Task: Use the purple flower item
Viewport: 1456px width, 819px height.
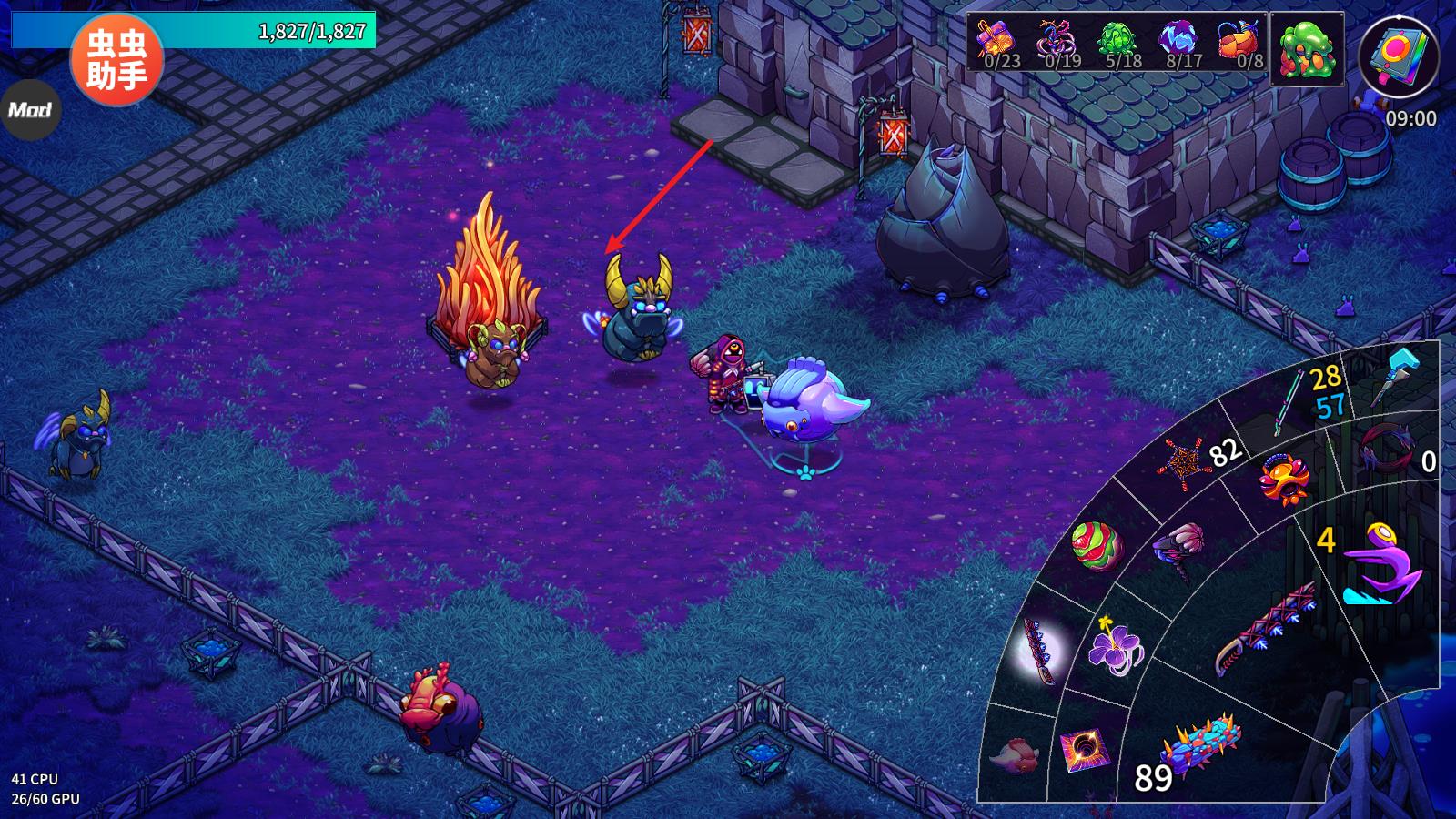Action: tap(1116, 644)
